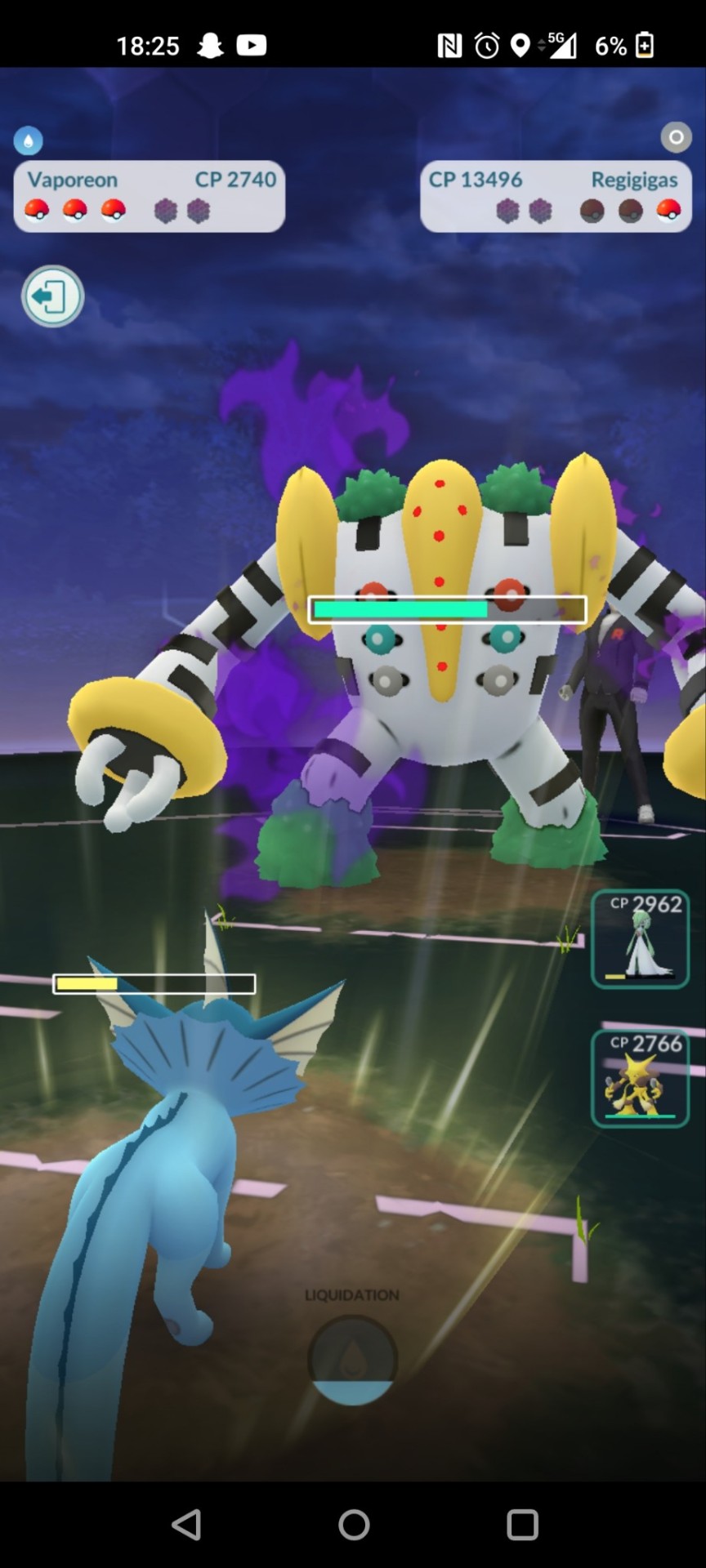
Task: Swap in Alakazam CP 2766
Action: coord(640,1078)
